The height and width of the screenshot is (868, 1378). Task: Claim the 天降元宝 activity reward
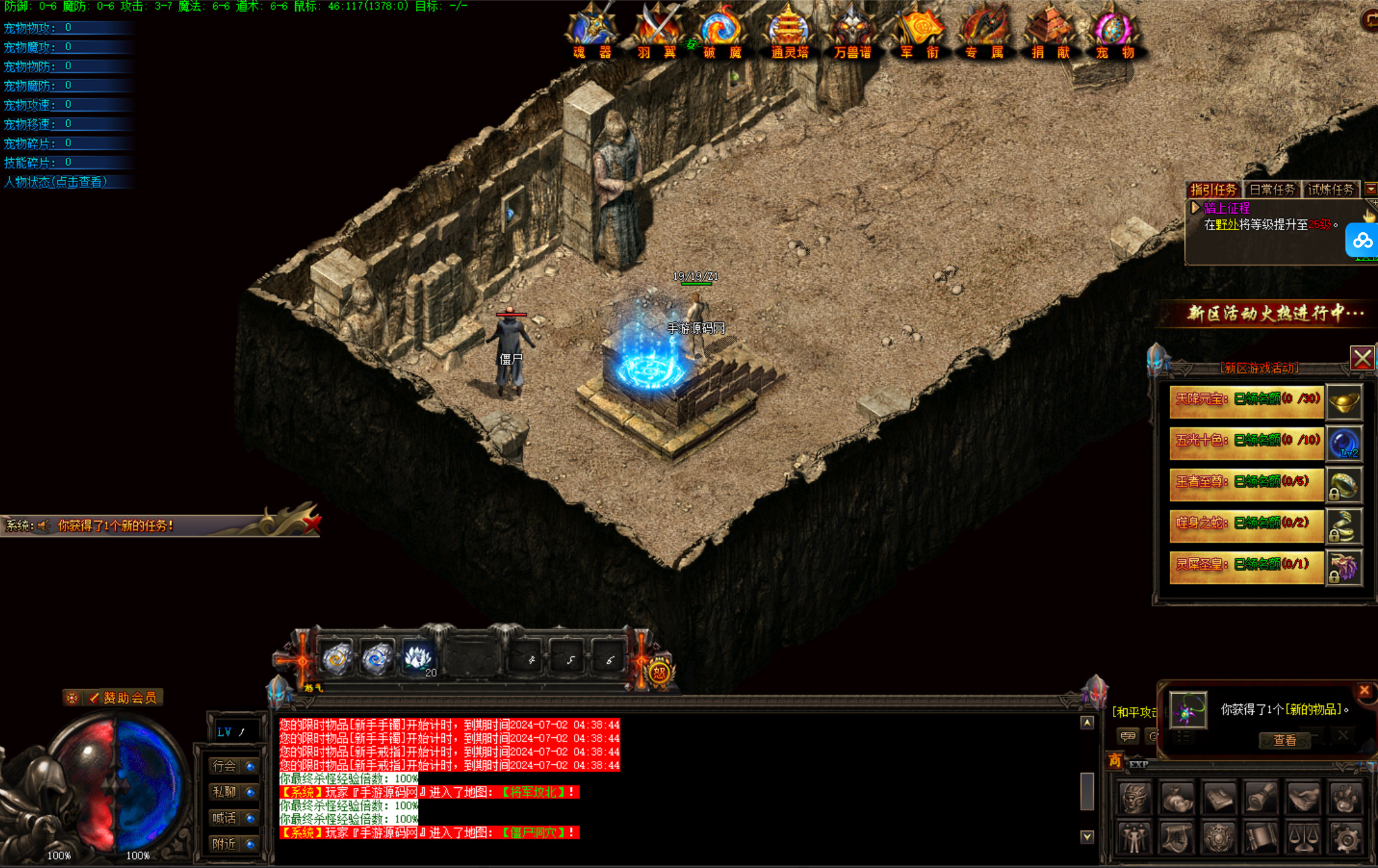(x=1246, y=400)
